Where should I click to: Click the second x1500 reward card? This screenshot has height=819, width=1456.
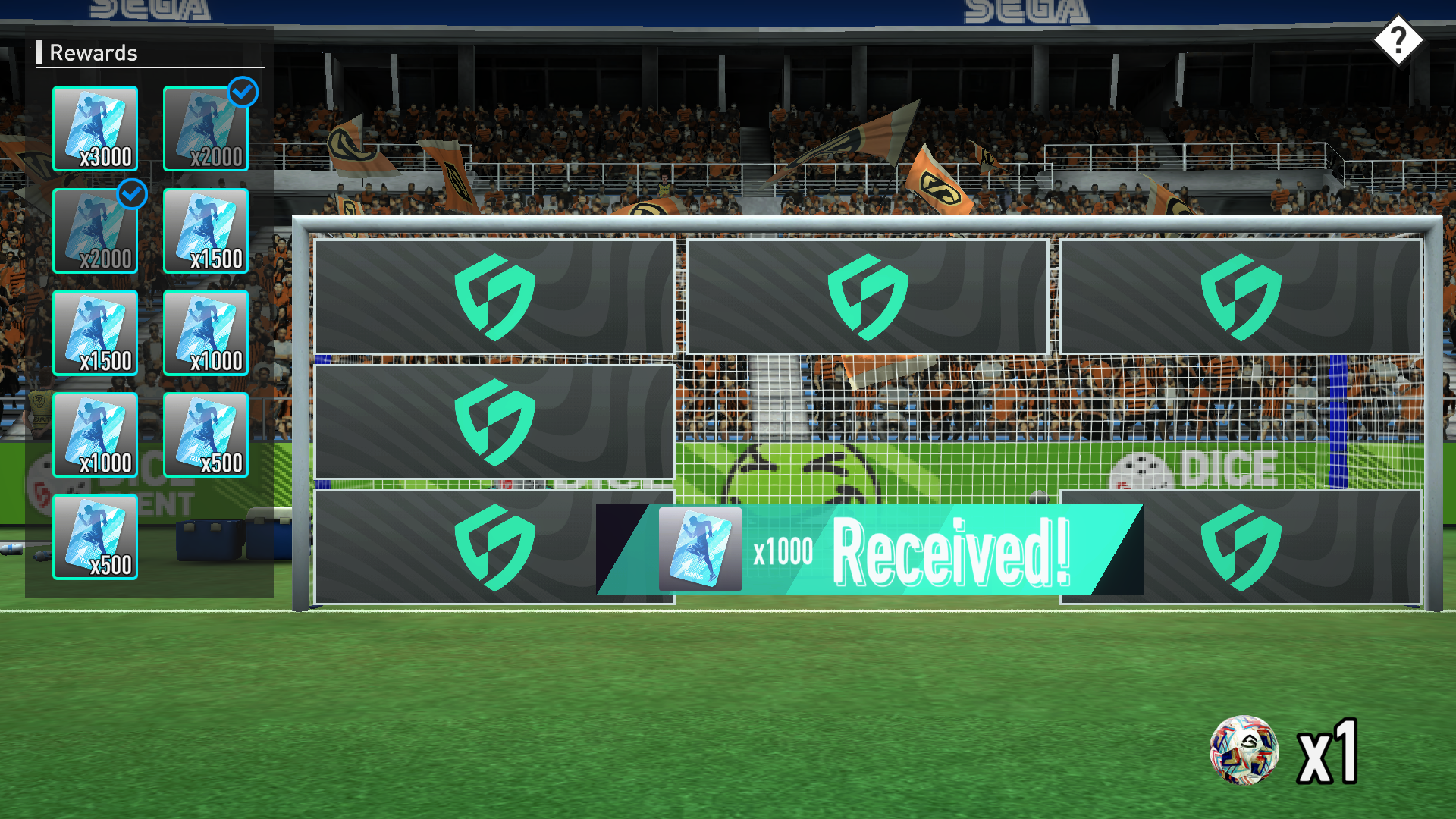tap(95, 334)
